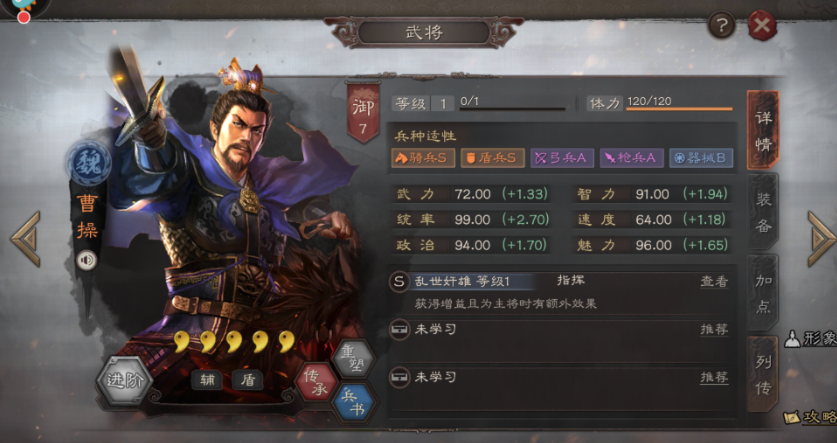Select the 器械B siege aptitude tag
The image size is (837, 443).
(701, 157)
